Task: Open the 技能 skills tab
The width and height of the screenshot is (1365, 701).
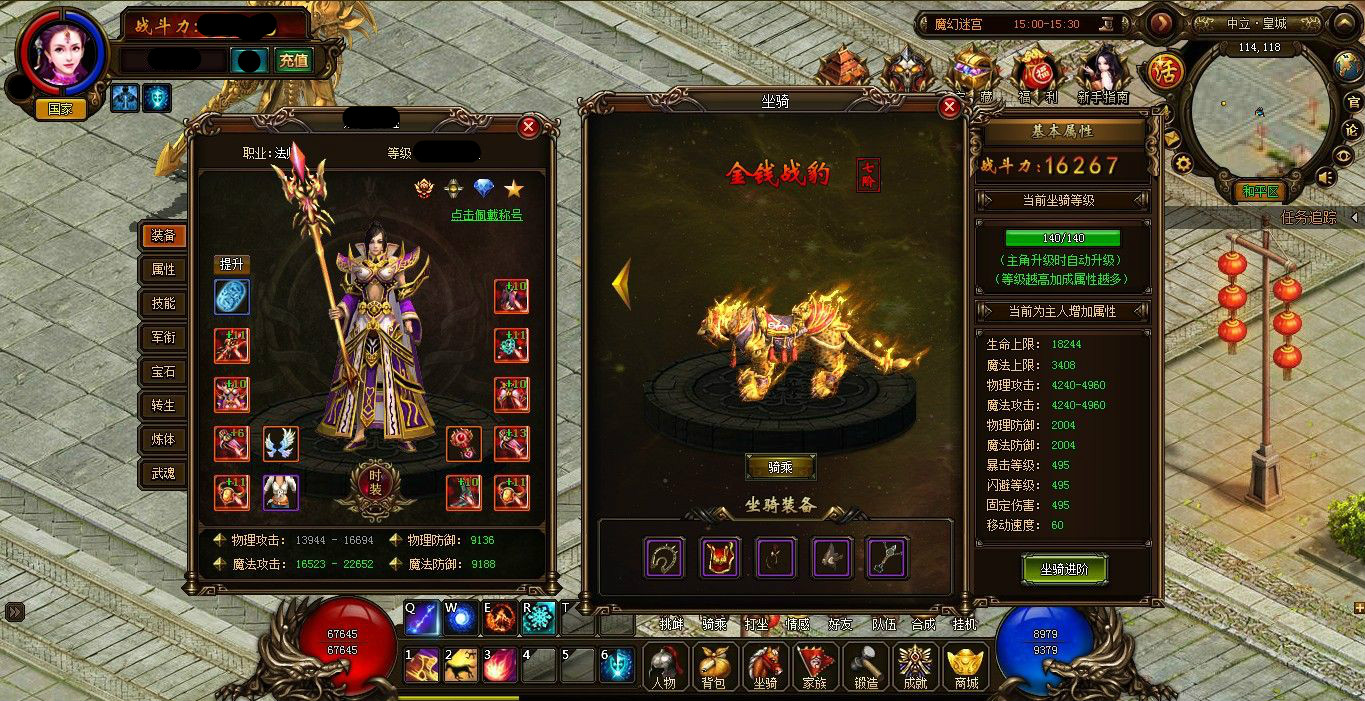Action: coord(163,303)
